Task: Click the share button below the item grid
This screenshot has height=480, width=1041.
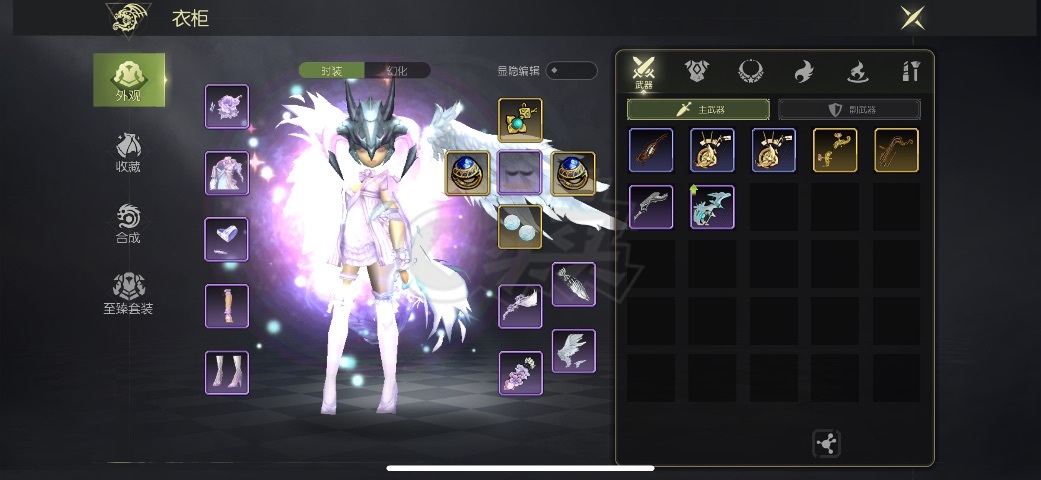Action: 827,444
